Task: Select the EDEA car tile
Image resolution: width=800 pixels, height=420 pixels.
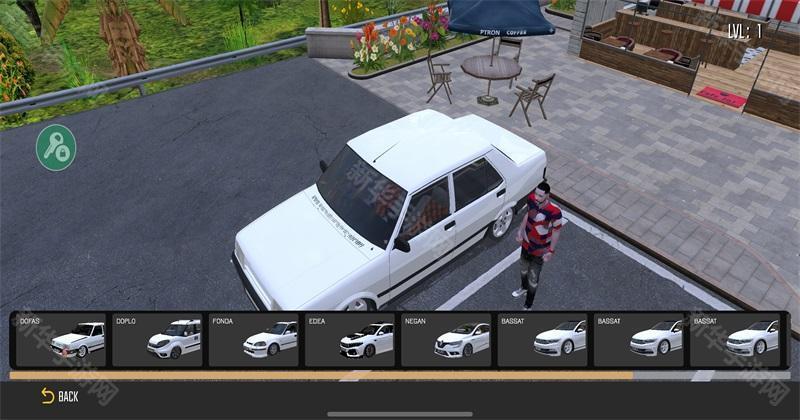Action: tap(350, 340)
